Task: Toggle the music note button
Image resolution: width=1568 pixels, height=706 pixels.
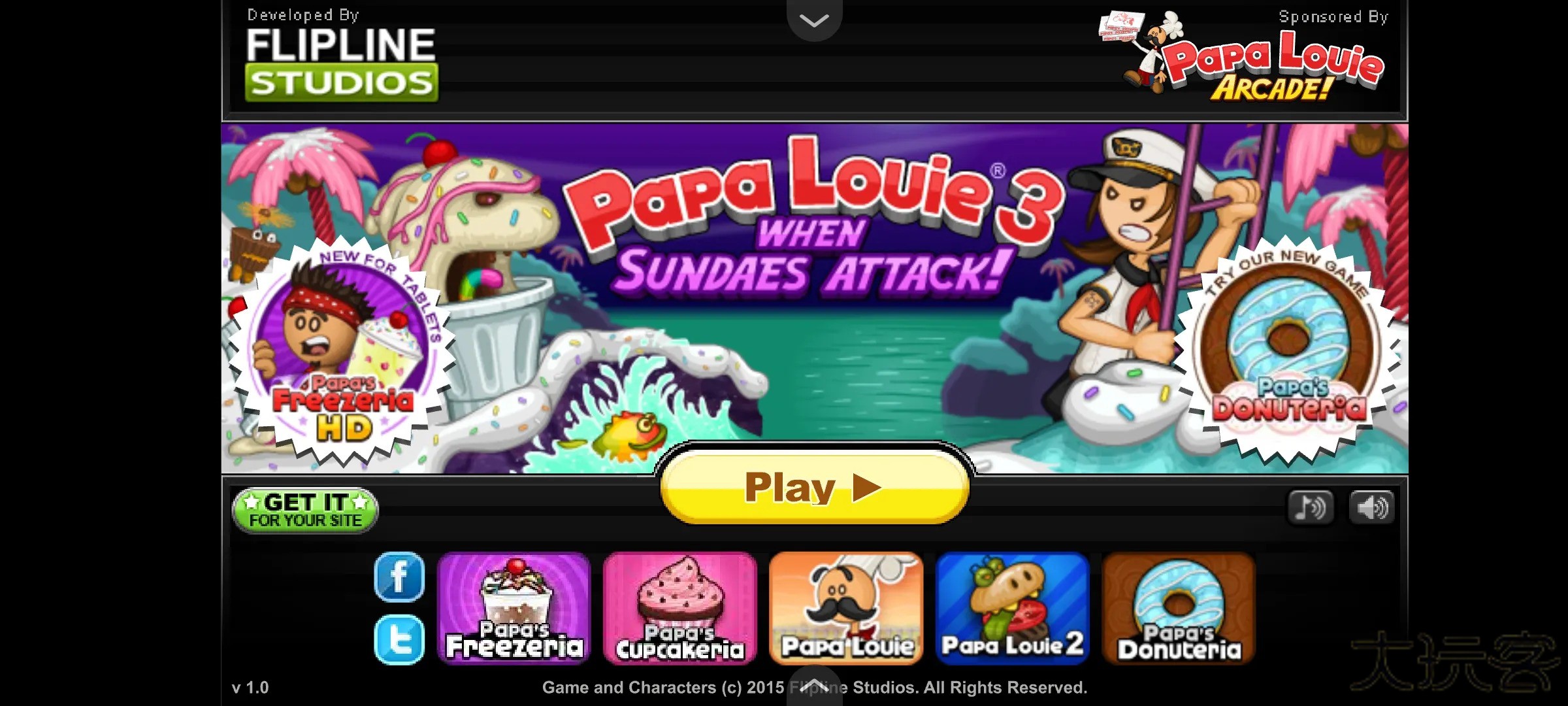Action: tap(1310, 507)
